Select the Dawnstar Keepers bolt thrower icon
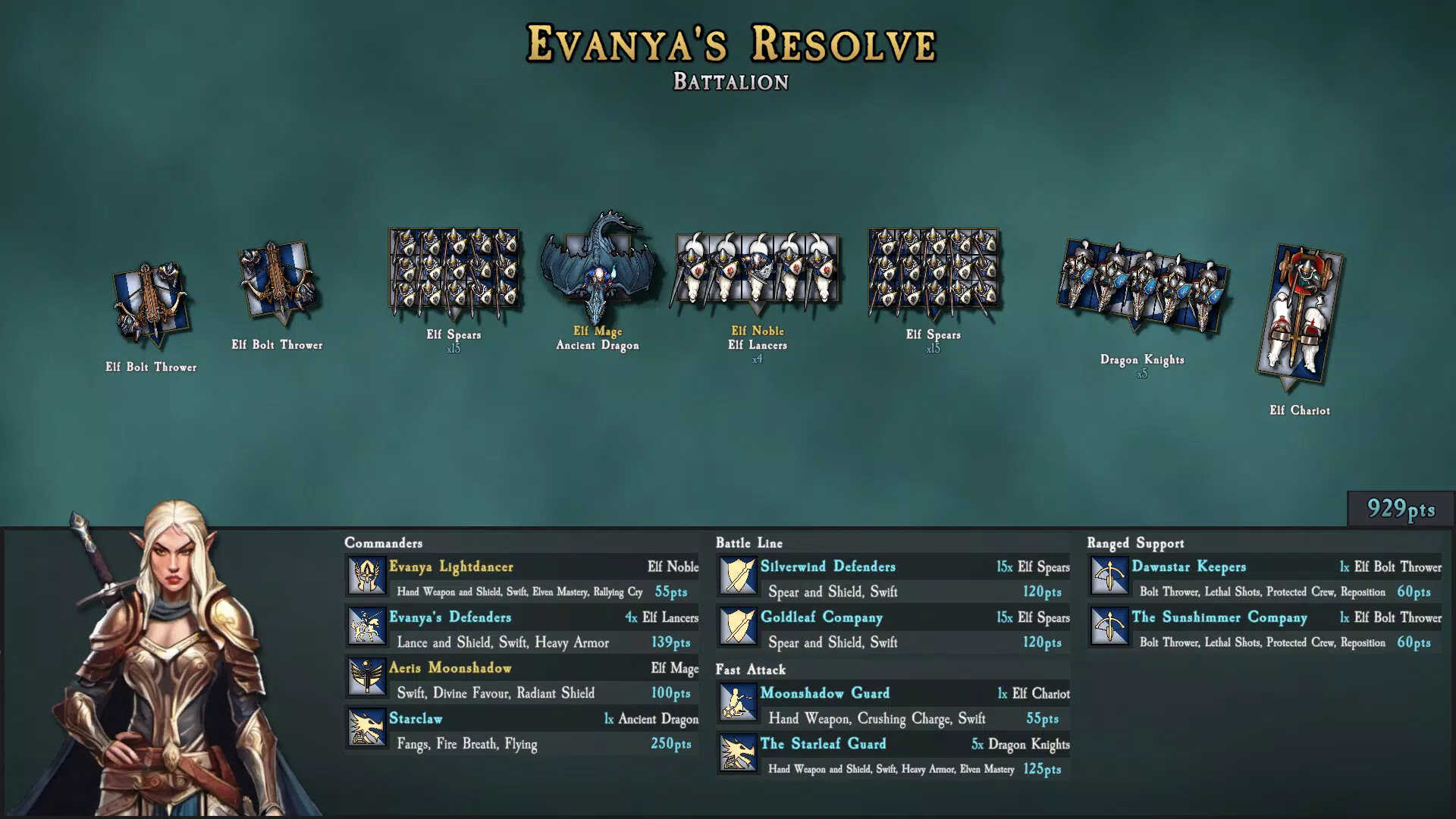This screenshot has height=819, width=1456. click(1109, 576)
